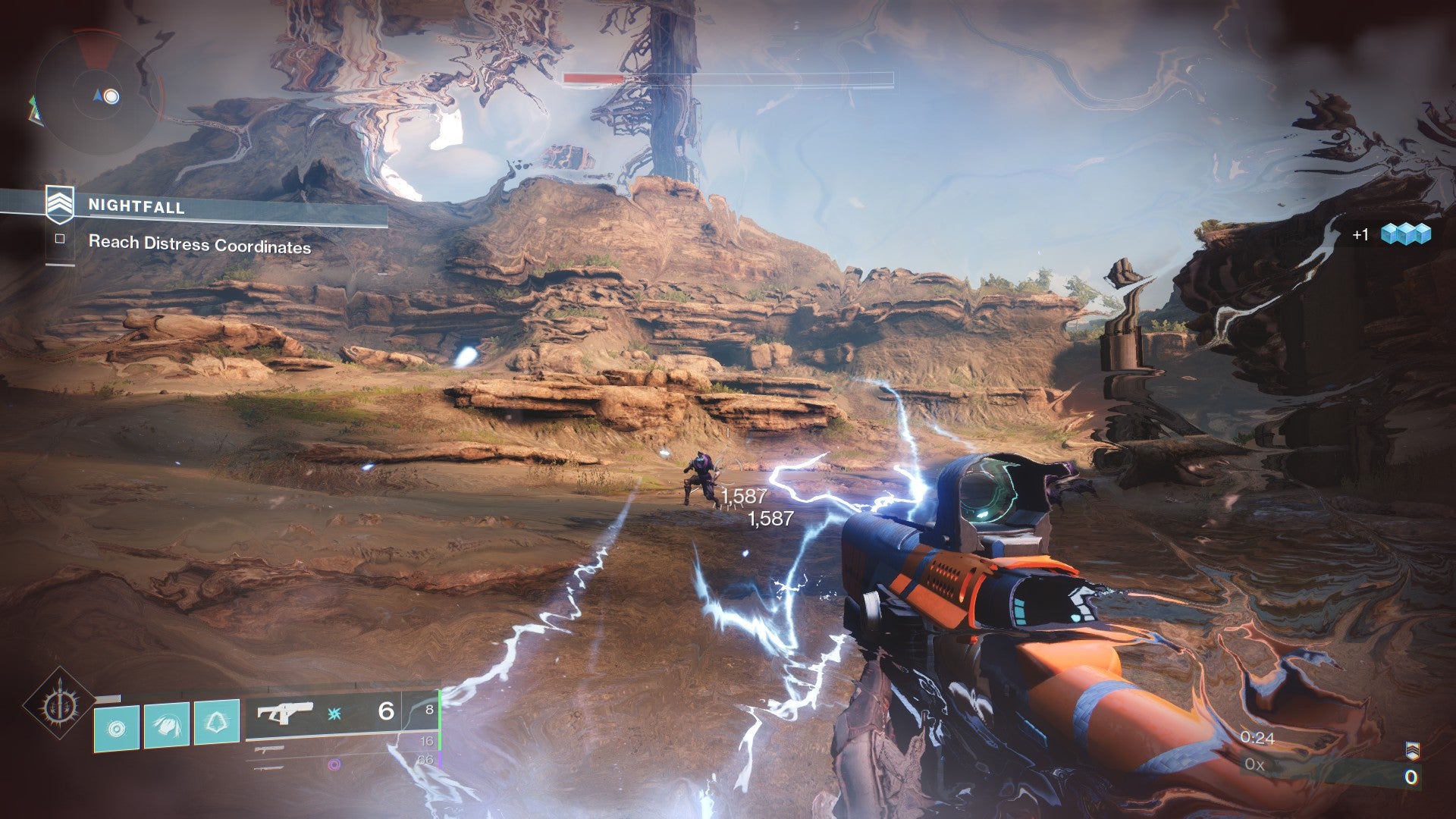
Task: Click the radar in the corner
Action: (97, 96)
